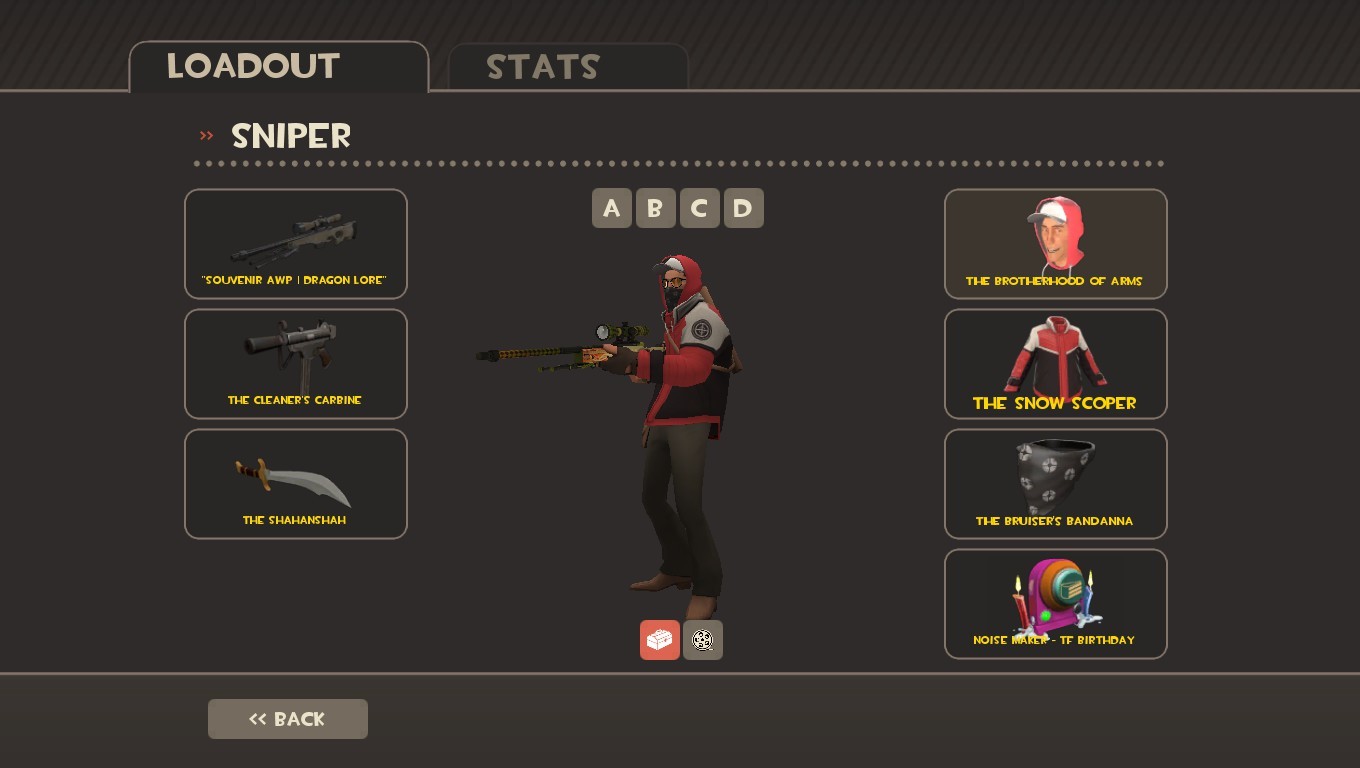Select the Loadout tab

(251, 65)
